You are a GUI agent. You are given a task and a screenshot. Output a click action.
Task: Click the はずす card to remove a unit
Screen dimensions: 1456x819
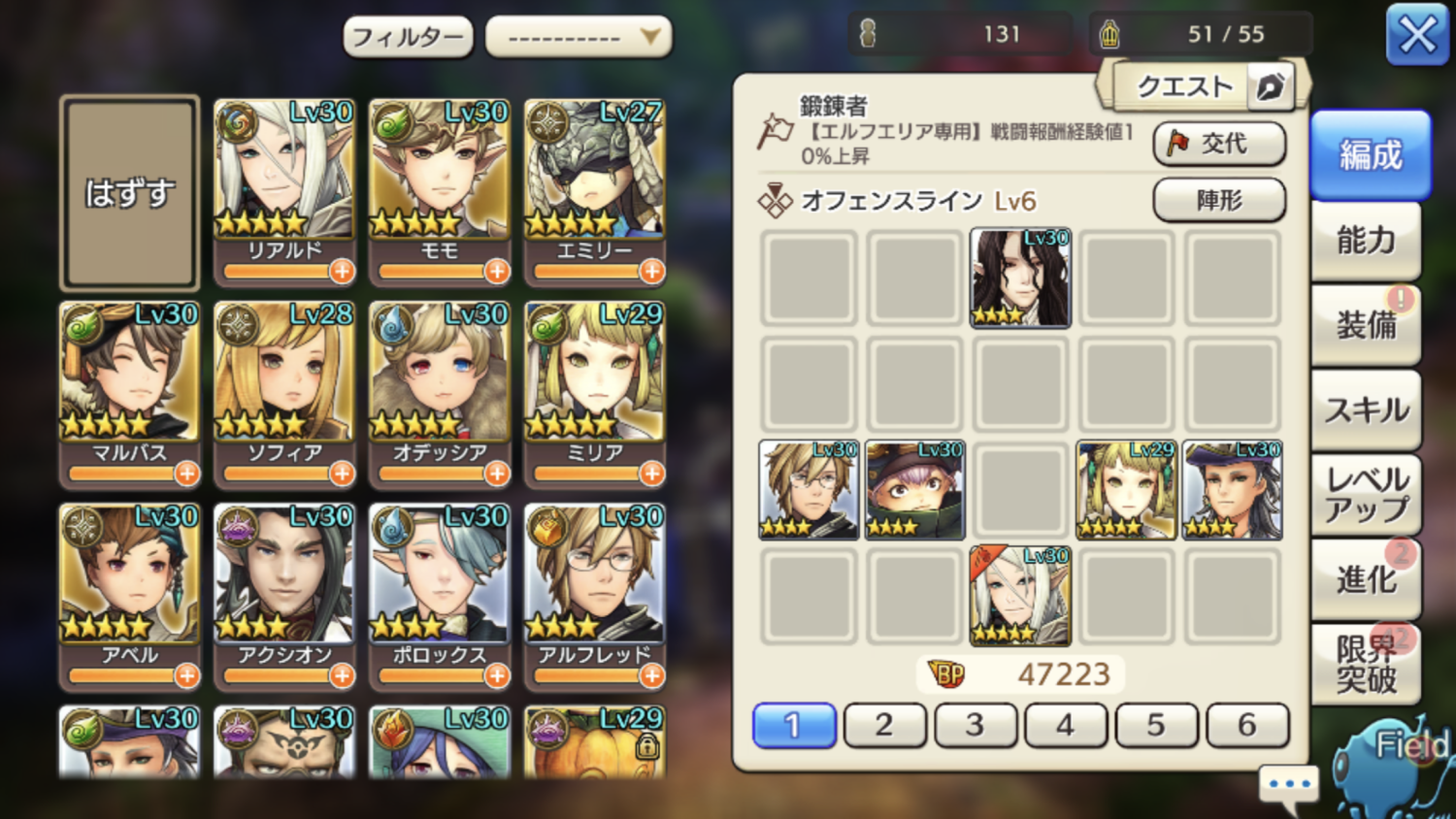129,191
